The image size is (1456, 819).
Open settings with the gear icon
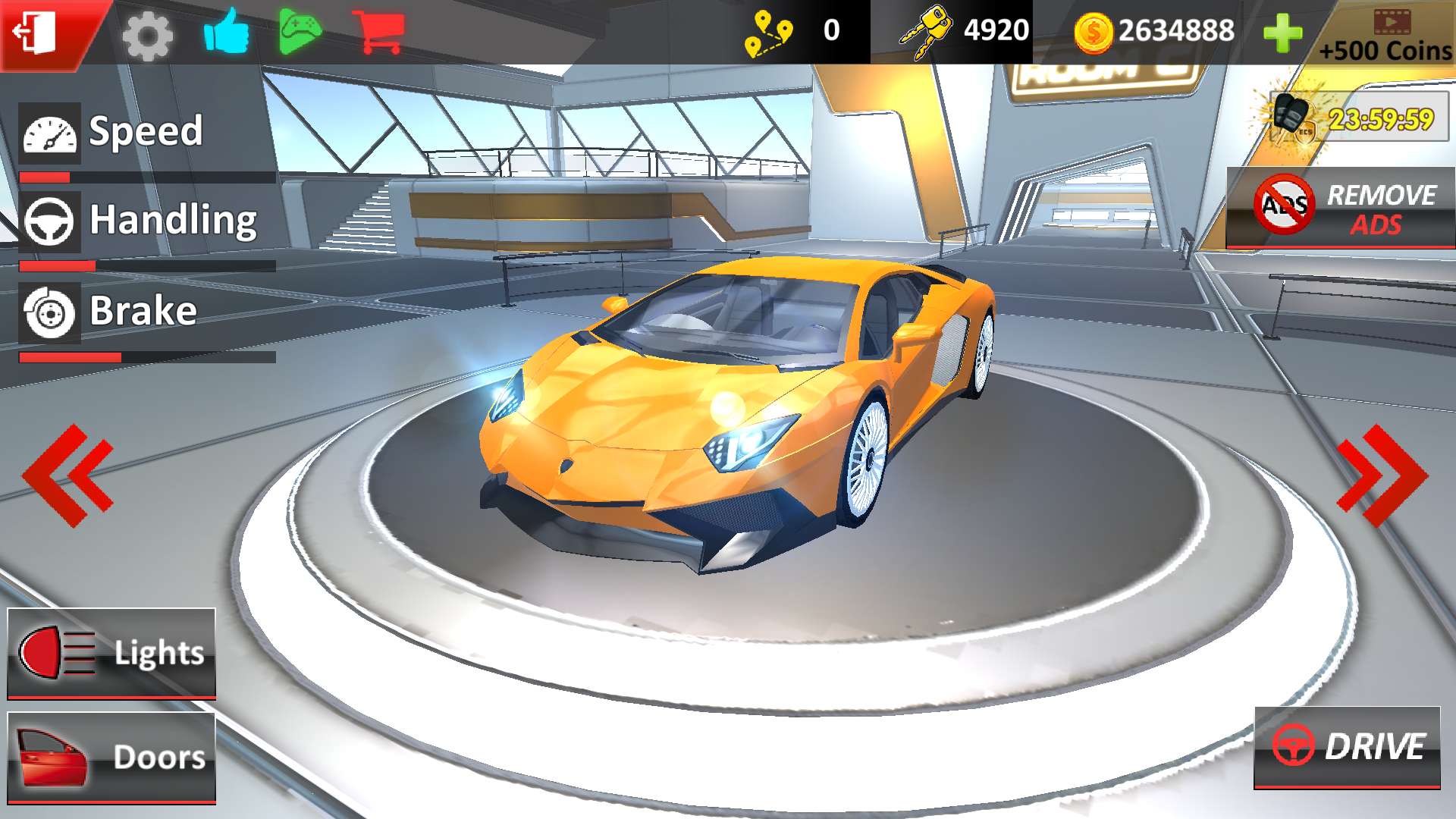pos(147,35)
